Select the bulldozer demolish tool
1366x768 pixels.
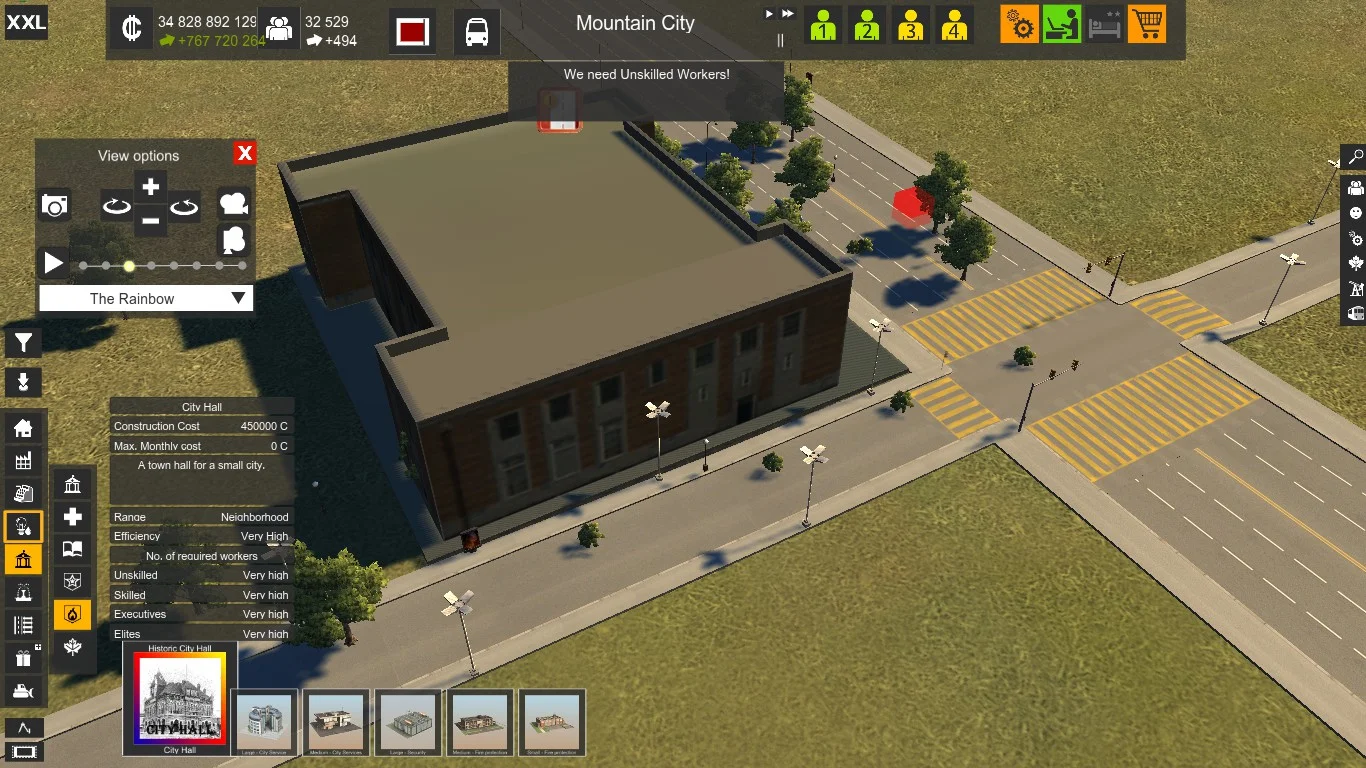tap(23, 690)
